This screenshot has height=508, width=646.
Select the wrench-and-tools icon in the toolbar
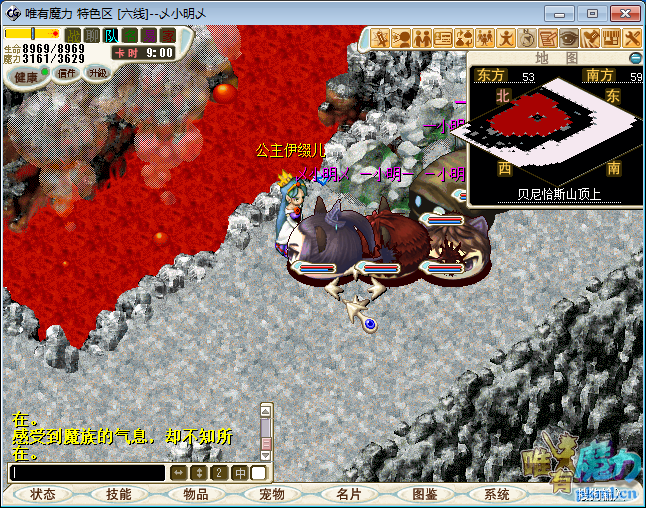632,38
